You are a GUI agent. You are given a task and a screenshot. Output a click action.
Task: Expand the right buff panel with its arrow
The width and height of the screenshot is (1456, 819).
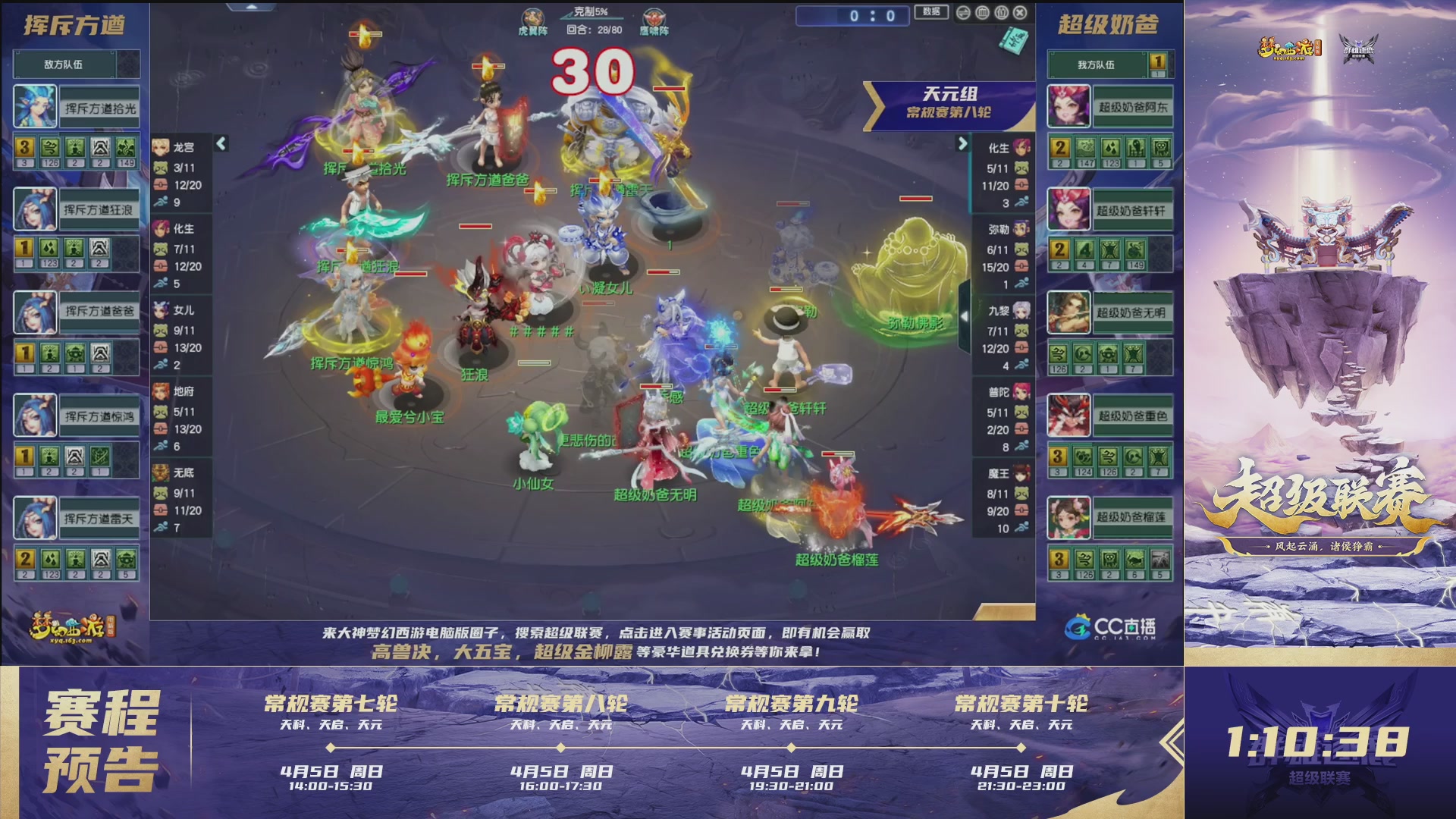tap(965, 142)
